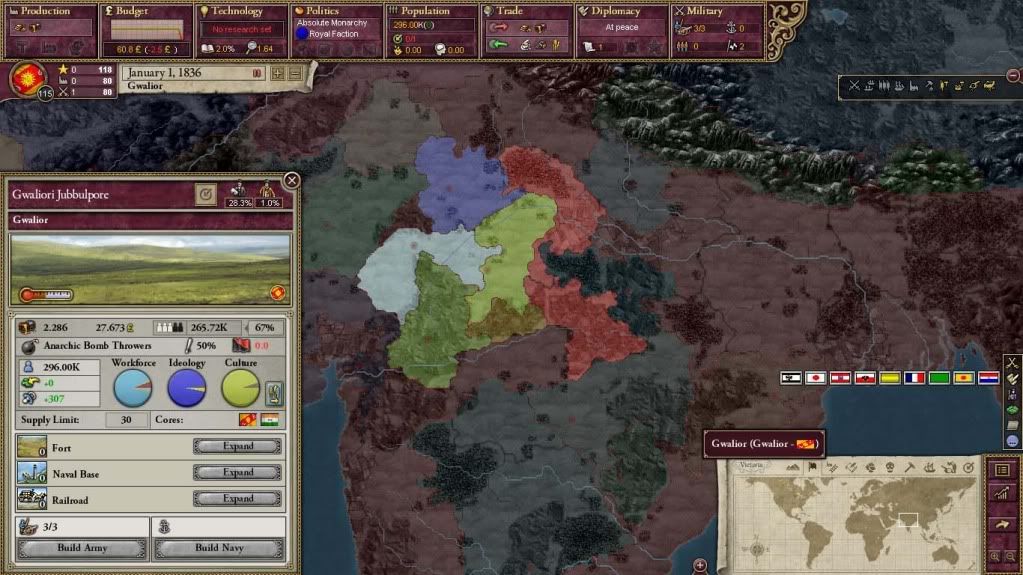Open the Technology tab
The width and height of the screenshot is (1023, 575).
(243, 11)
